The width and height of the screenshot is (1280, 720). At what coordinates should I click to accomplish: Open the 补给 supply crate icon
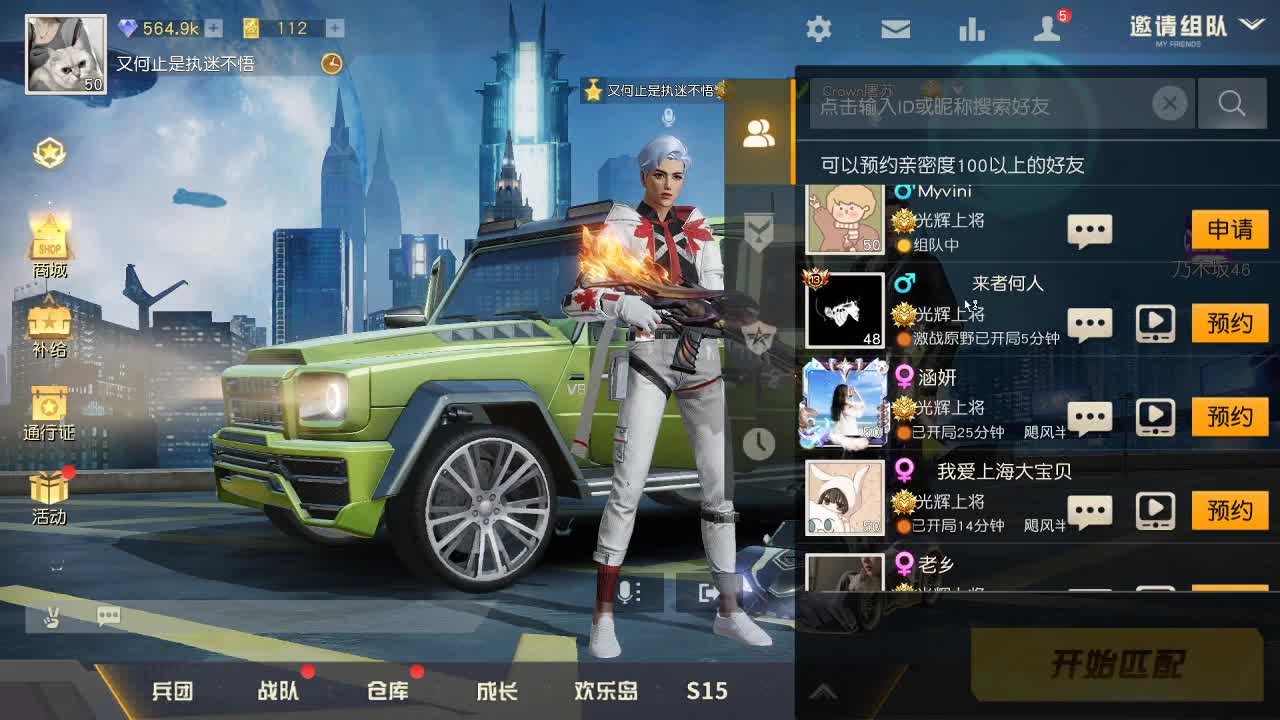click(x=49, y=320)
